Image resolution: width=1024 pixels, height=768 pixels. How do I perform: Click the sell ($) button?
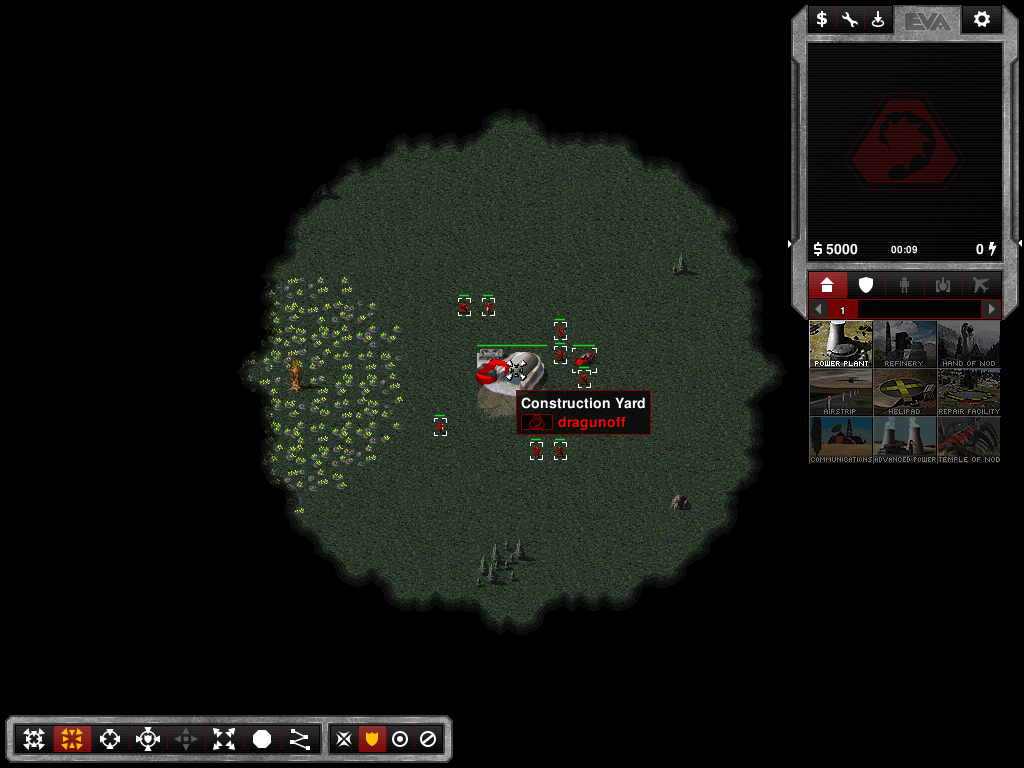click(x=822, y=19)
